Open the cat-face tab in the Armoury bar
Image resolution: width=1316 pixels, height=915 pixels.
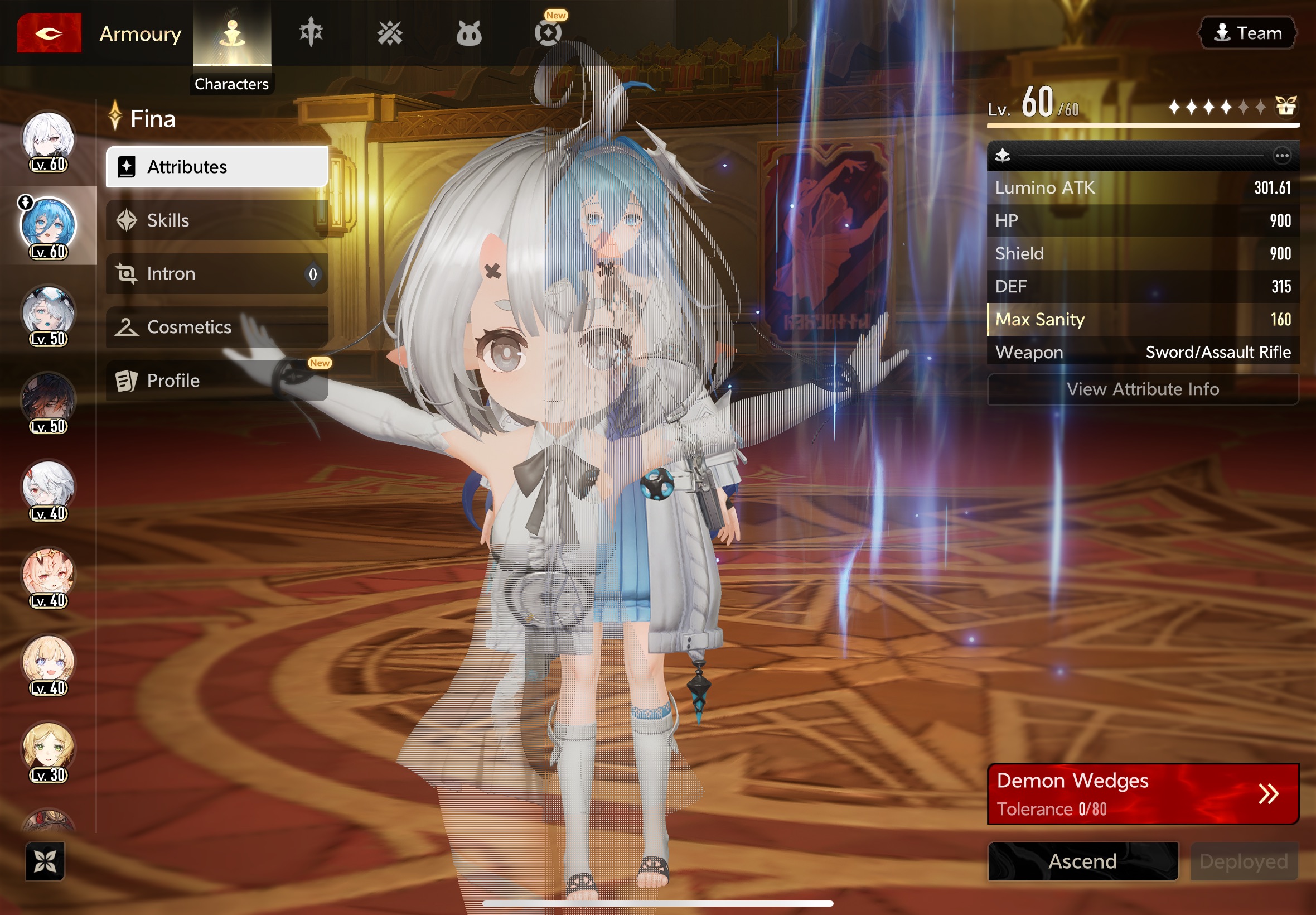(468, 33)
